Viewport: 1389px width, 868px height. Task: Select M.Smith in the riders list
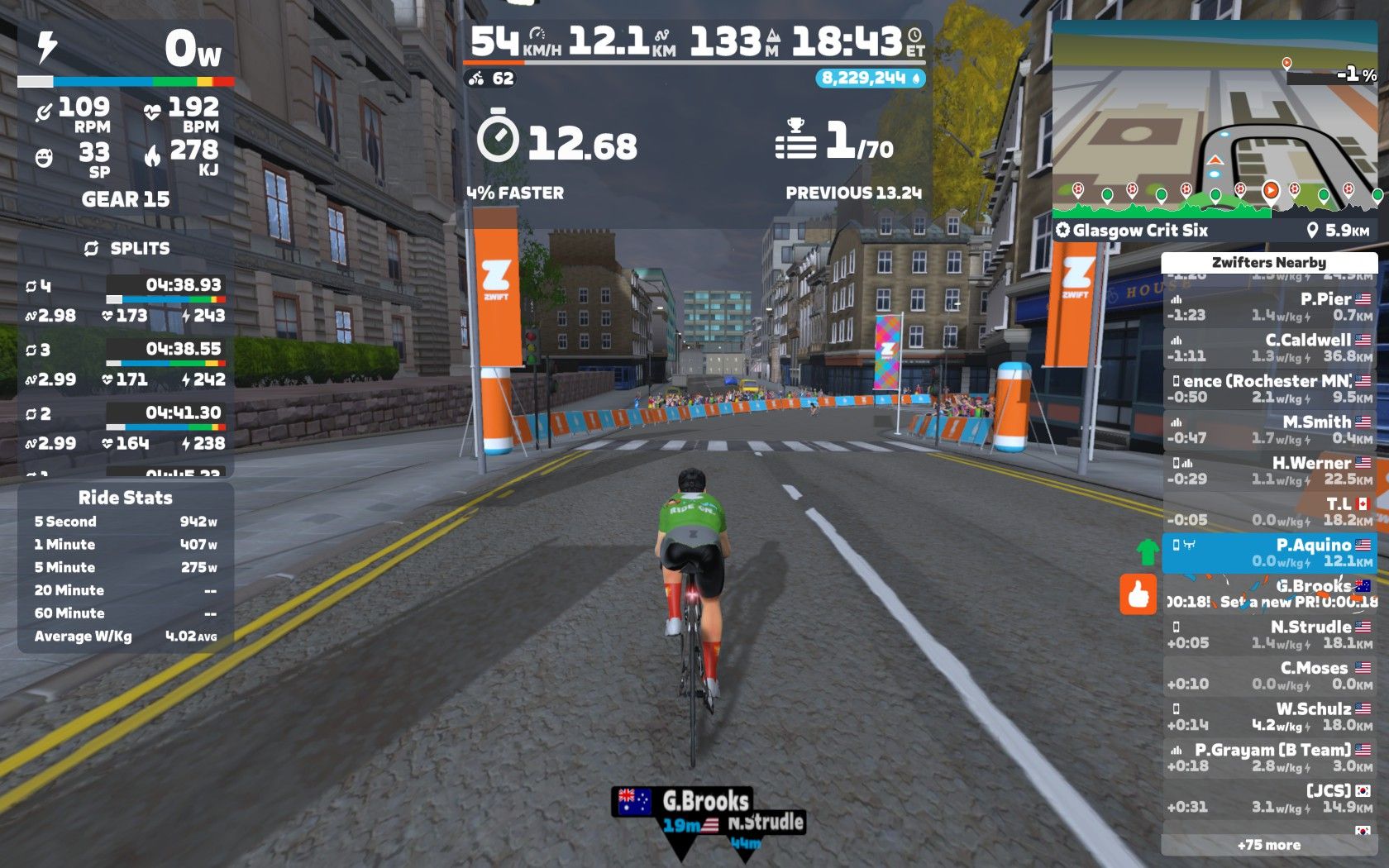point(1269,430)
